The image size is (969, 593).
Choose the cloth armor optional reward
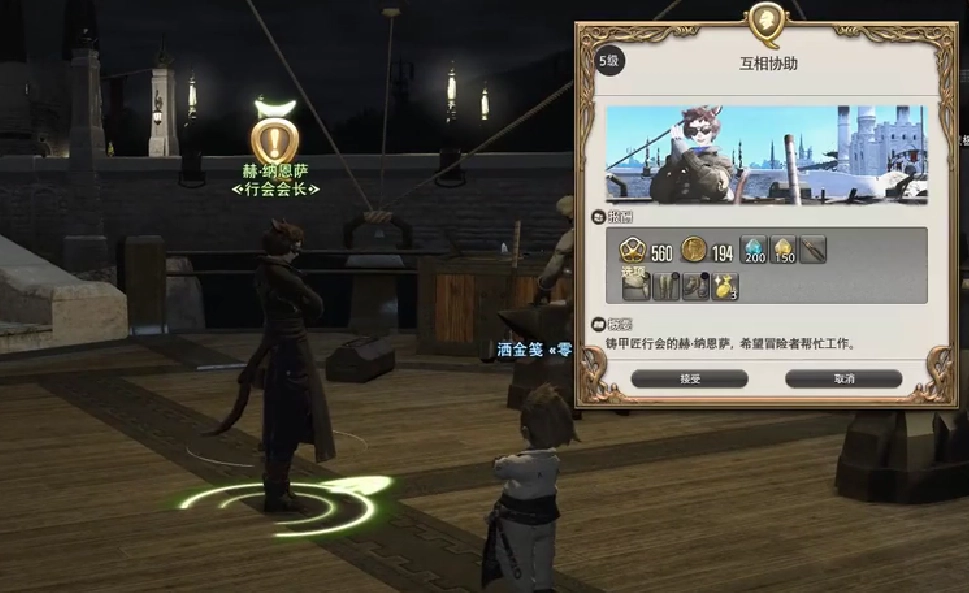pos(635,286)
